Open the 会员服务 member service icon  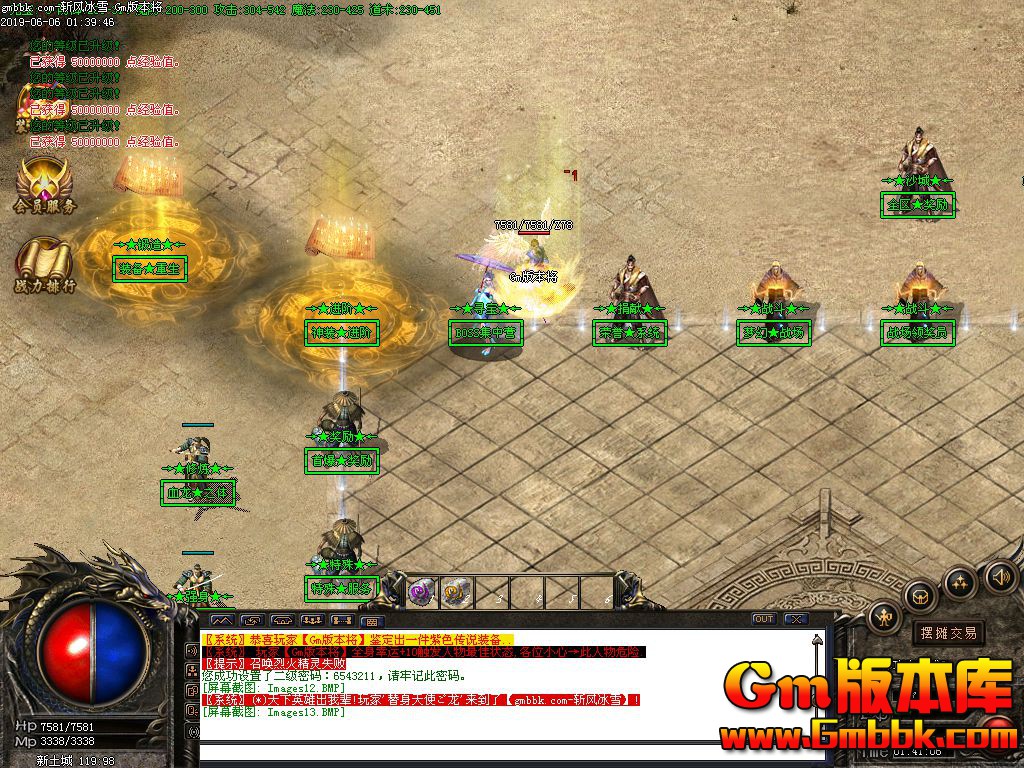pyautogui.click(x=44, y=183)
